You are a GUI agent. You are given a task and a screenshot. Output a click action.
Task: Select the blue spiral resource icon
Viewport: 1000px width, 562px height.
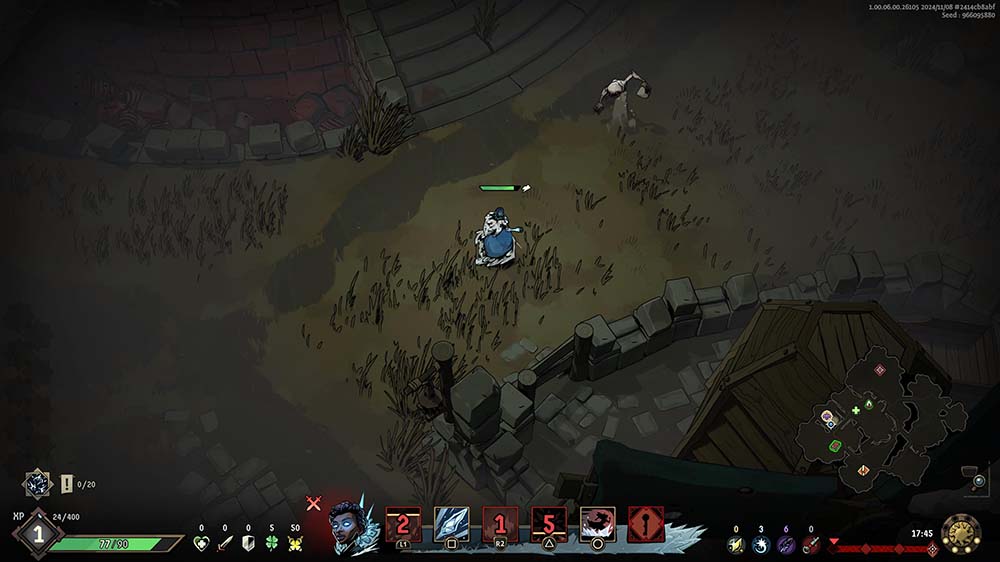coord(760,544)
